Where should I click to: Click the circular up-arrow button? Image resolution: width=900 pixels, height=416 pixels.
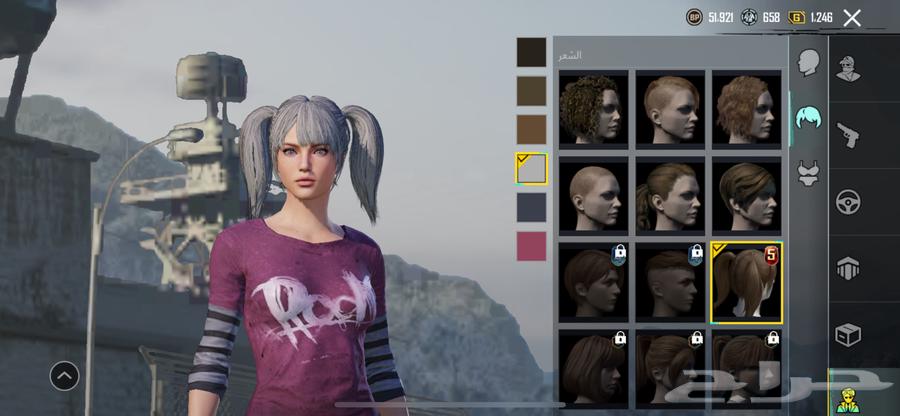tap(65, 376)
